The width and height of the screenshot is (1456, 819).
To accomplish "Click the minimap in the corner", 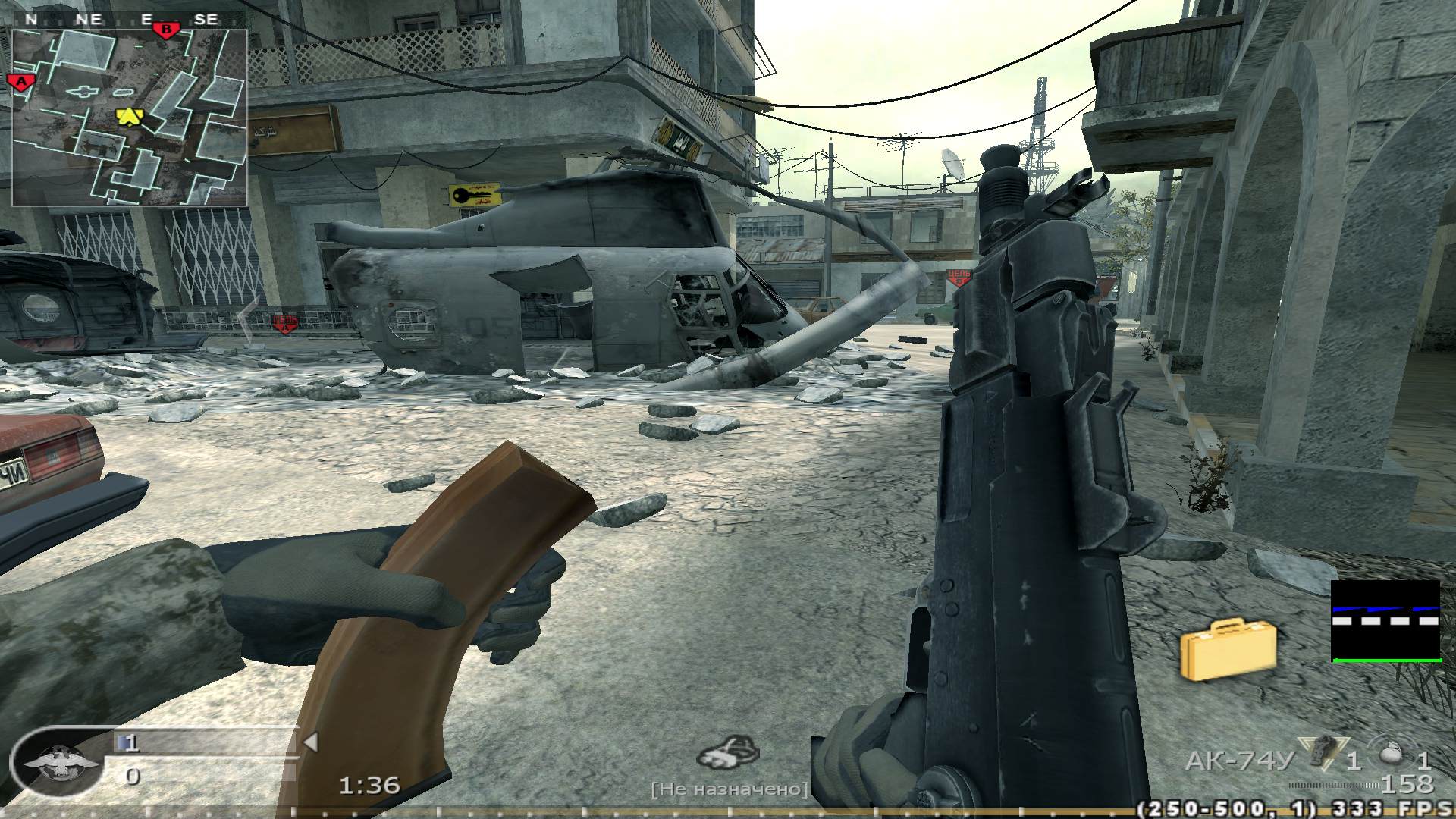I will [129, 118].
